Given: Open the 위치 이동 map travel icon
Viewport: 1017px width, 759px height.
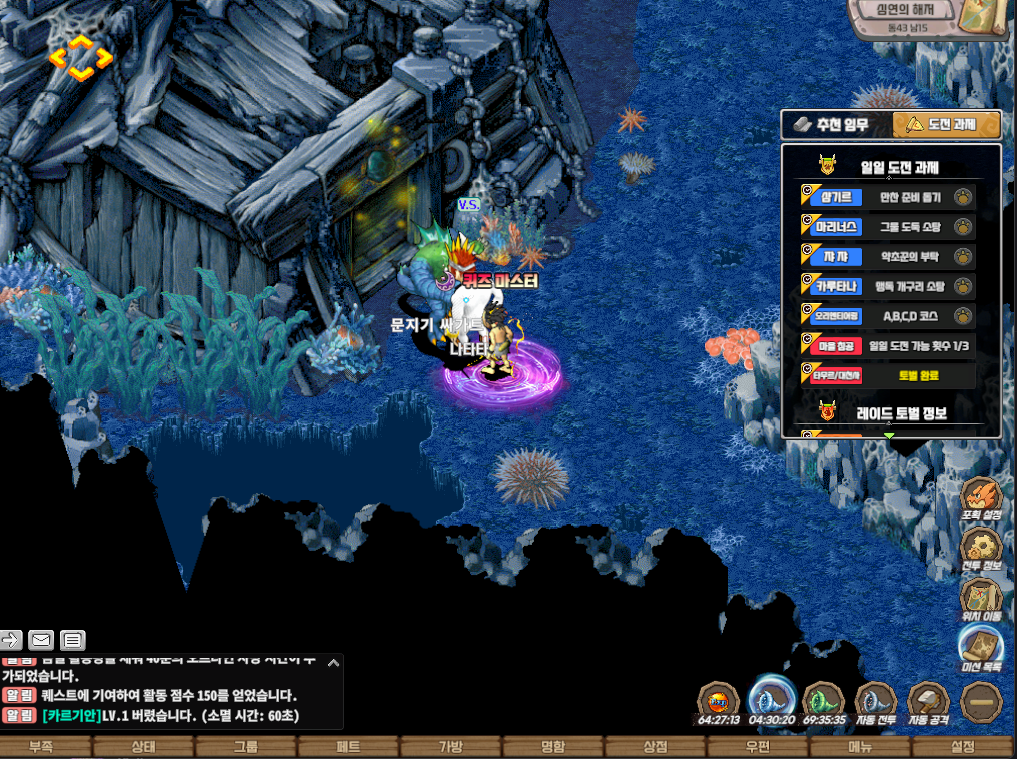Looking at the screenshot, I should [x=981, y=600].
